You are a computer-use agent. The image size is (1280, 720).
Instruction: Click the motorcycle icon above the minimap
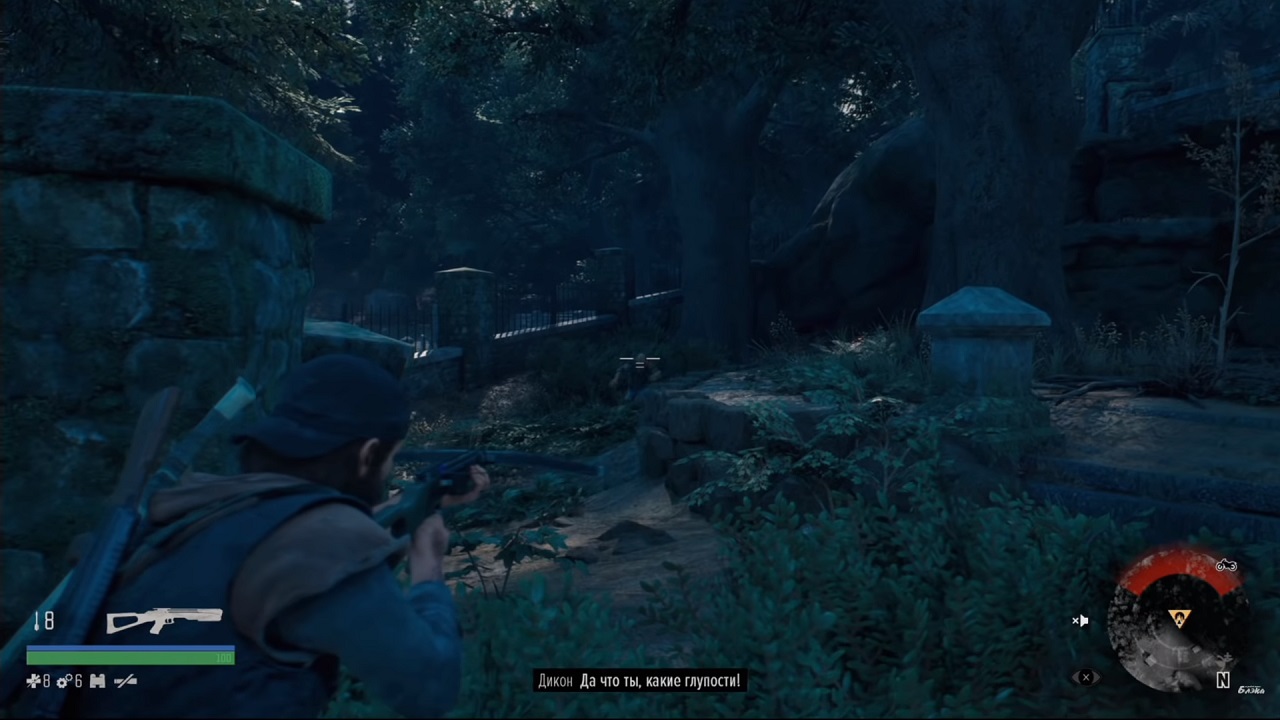click(1226, 565)
